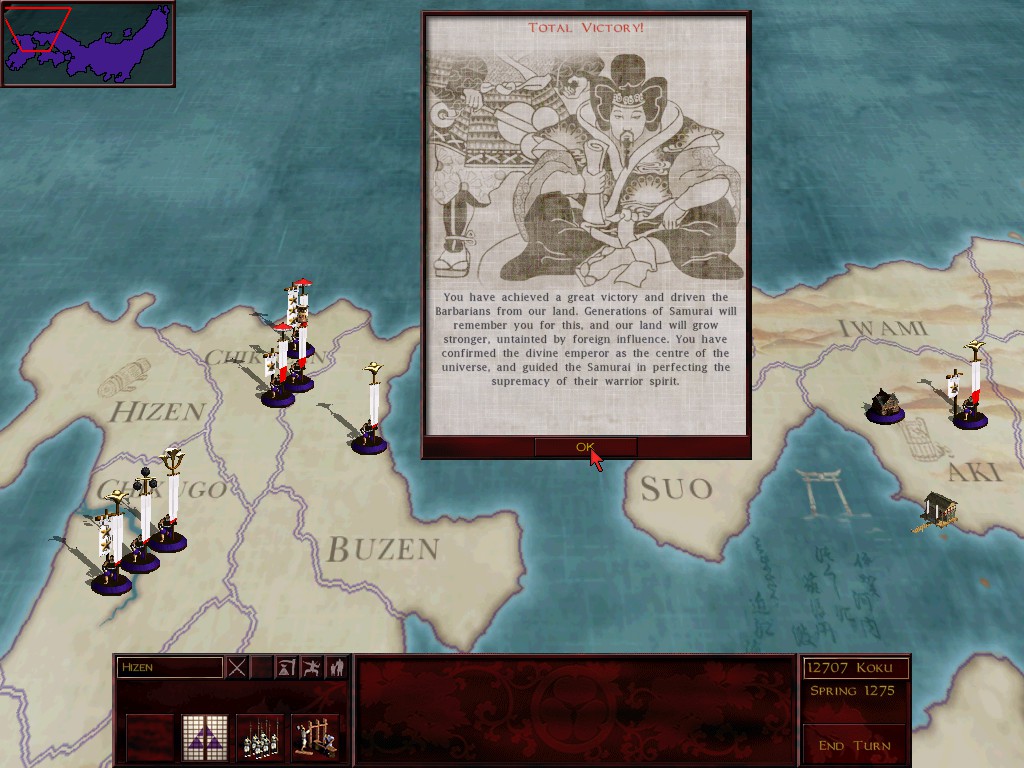Screen dimensions: 1024x768
Task: Click the adult and child figures icon
Action: point(336,667)
